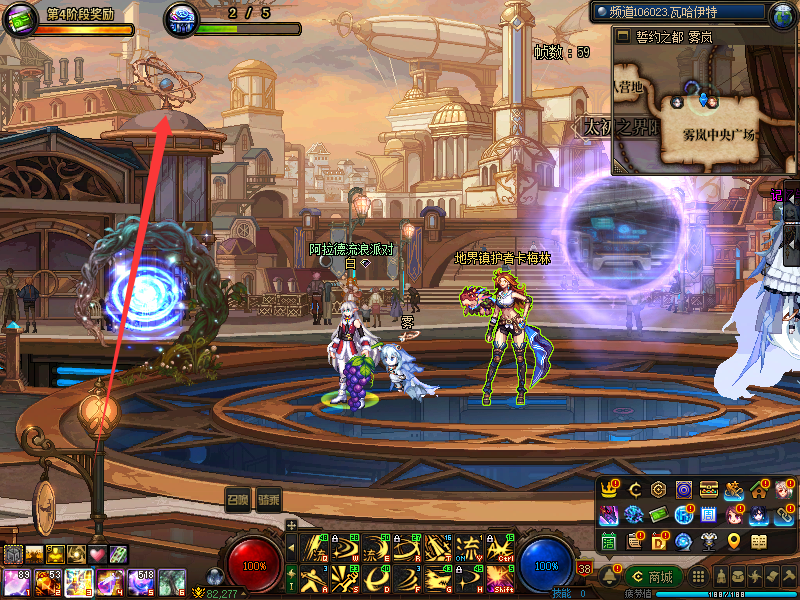Click the notification bell icon
The width and height of the screenshot is (800, 600).
609,576
